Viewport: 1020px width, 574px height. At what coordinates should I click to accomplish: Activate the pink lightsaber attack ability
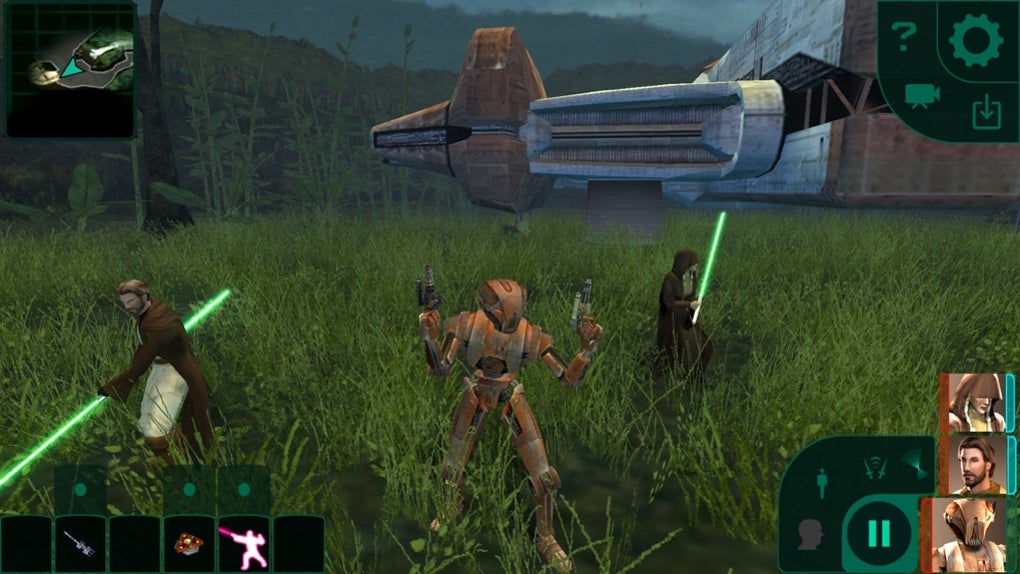243,545
